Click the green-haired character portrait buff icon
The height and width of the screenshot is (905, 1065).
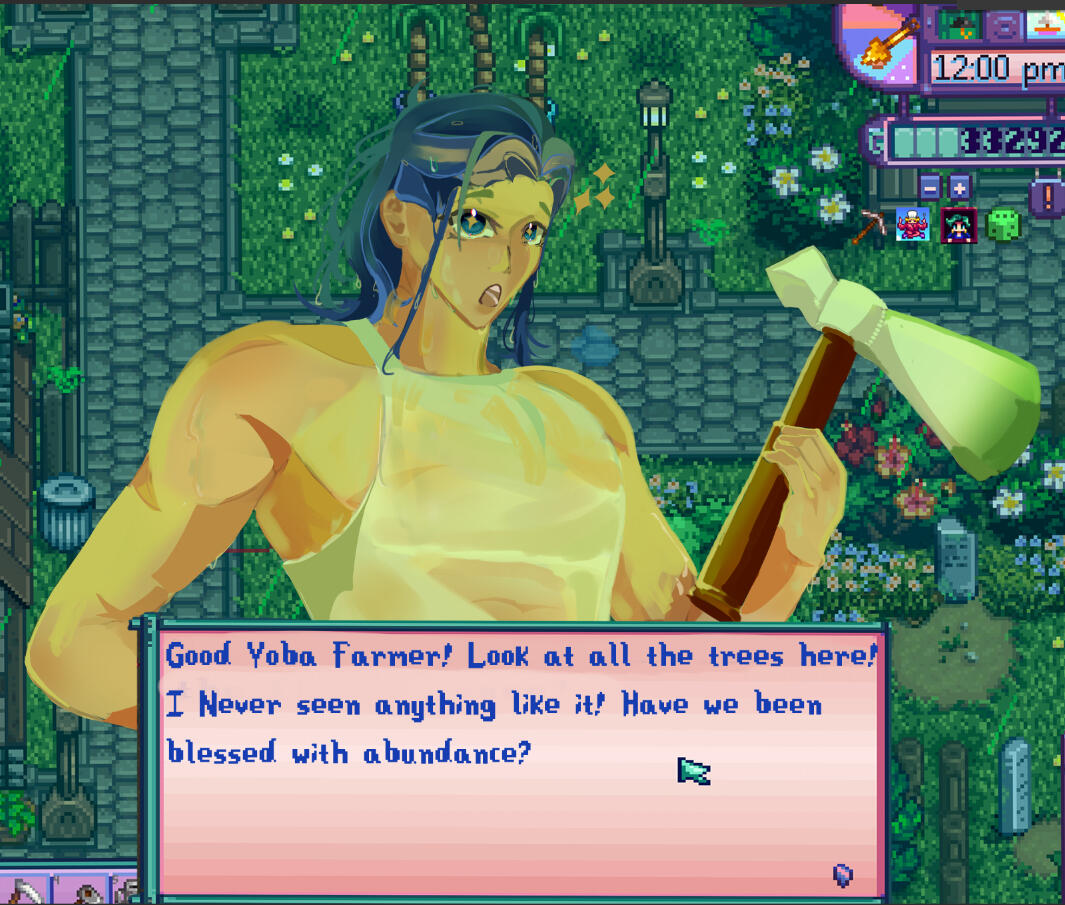pos(958,225)
